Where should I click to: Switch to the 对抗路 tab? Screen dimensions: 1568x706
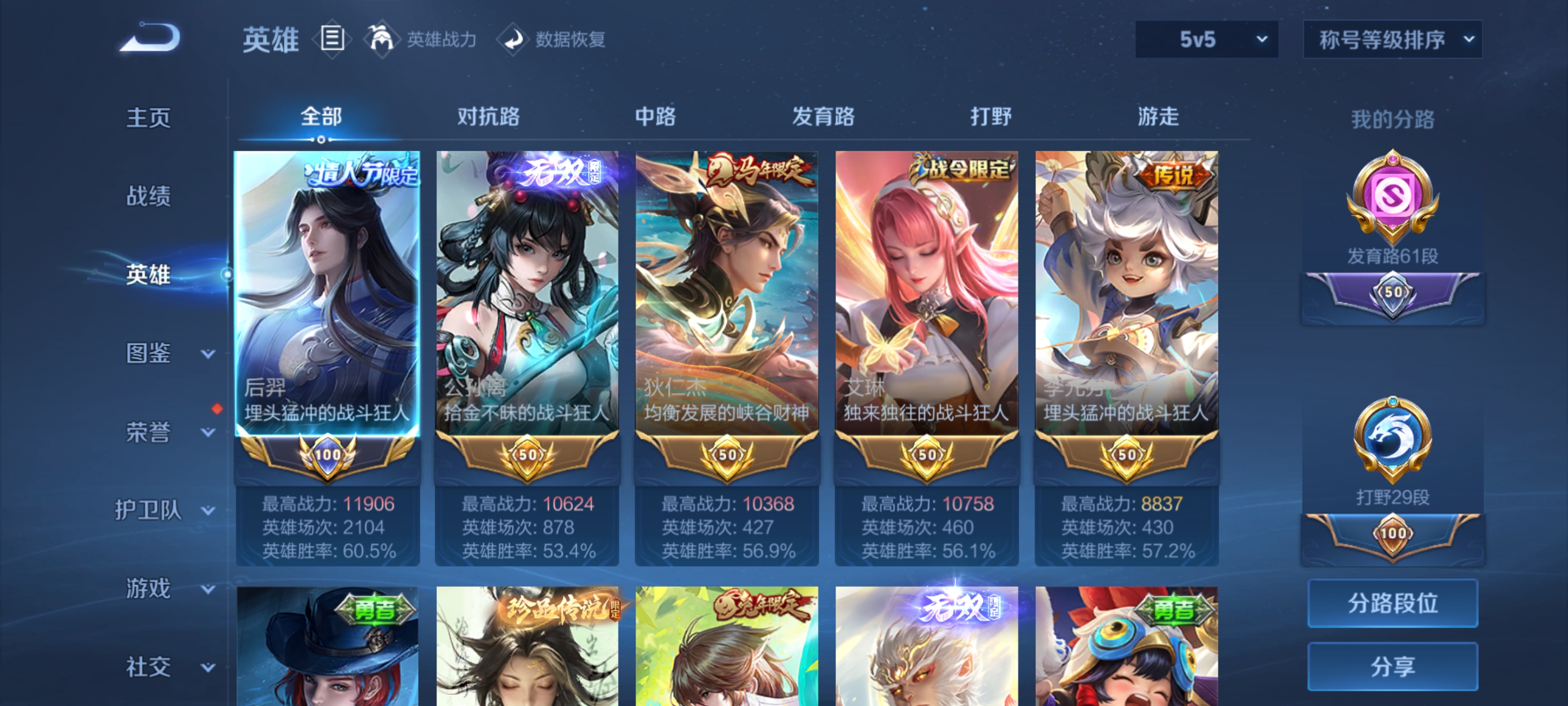489,117
